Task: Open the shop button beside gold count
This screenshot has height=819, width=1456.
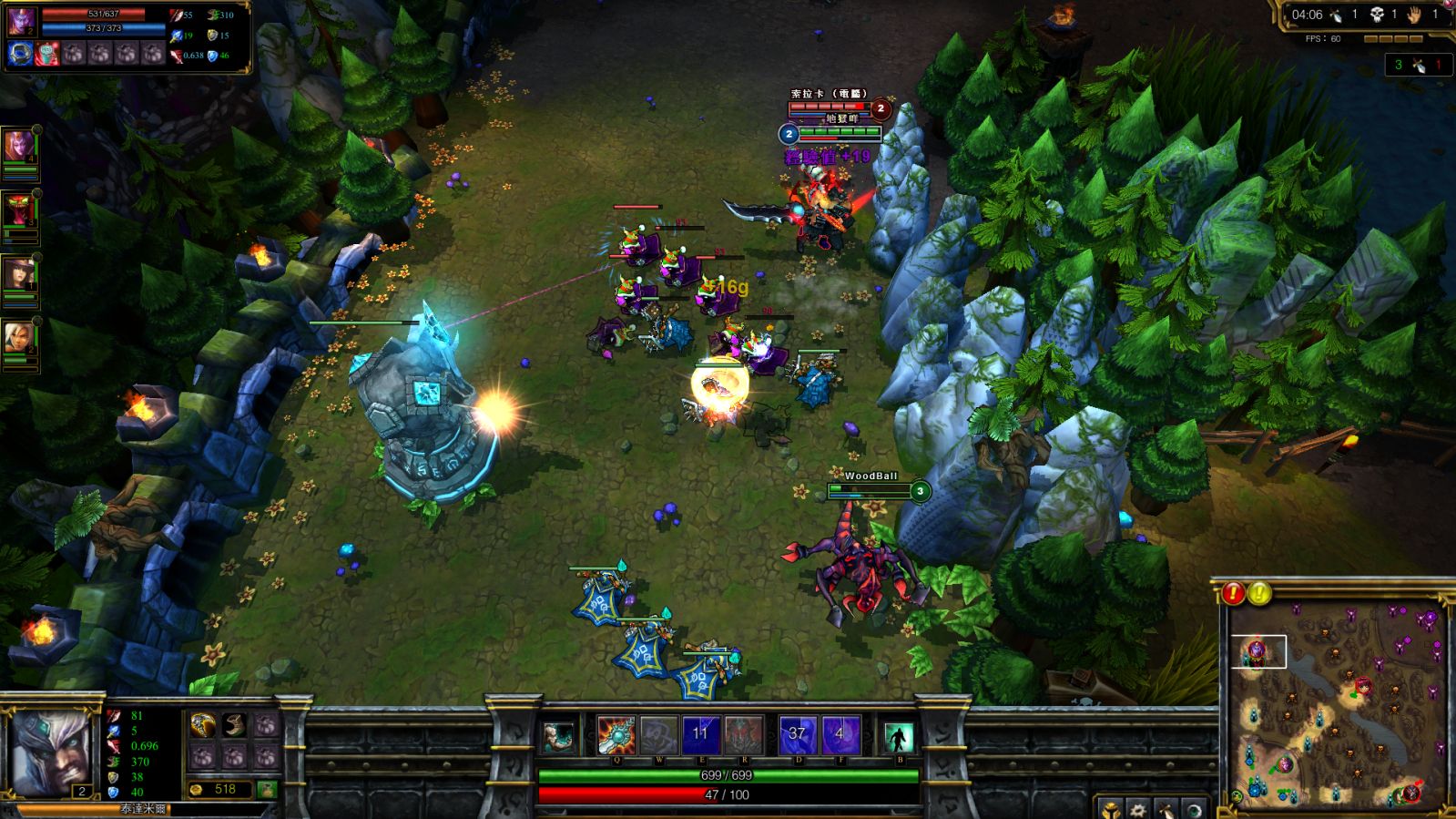Action: [x=267, y=789]
